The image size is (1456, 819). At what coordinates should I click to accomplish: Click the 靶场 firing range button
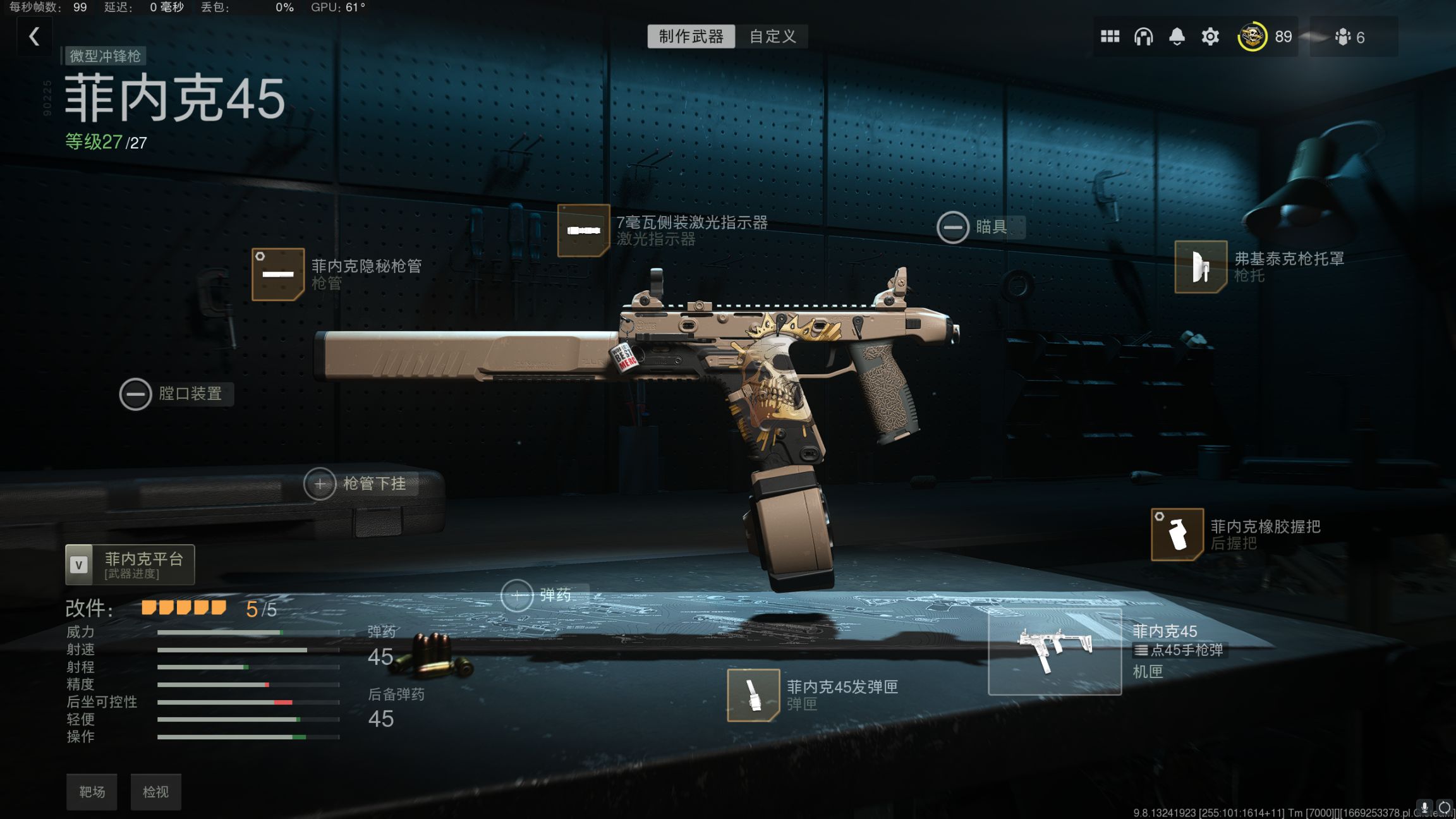pos(92,791)
